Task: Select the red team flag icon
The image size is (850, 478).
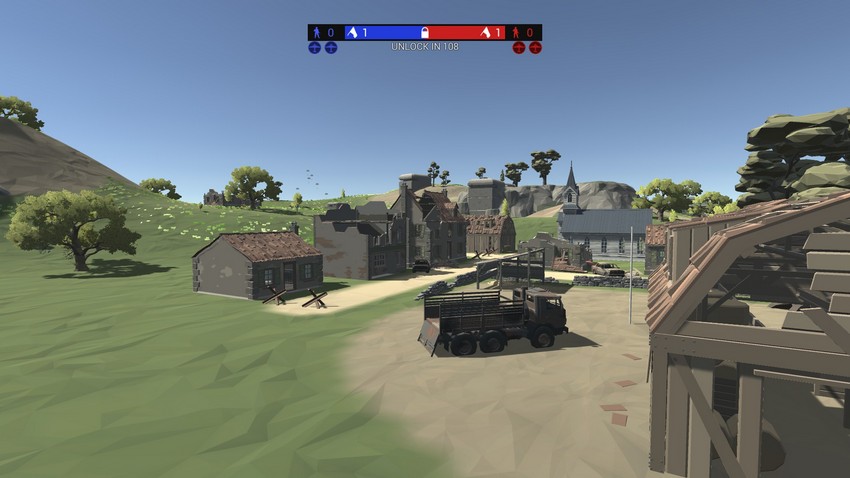Action: pos(486,32)
